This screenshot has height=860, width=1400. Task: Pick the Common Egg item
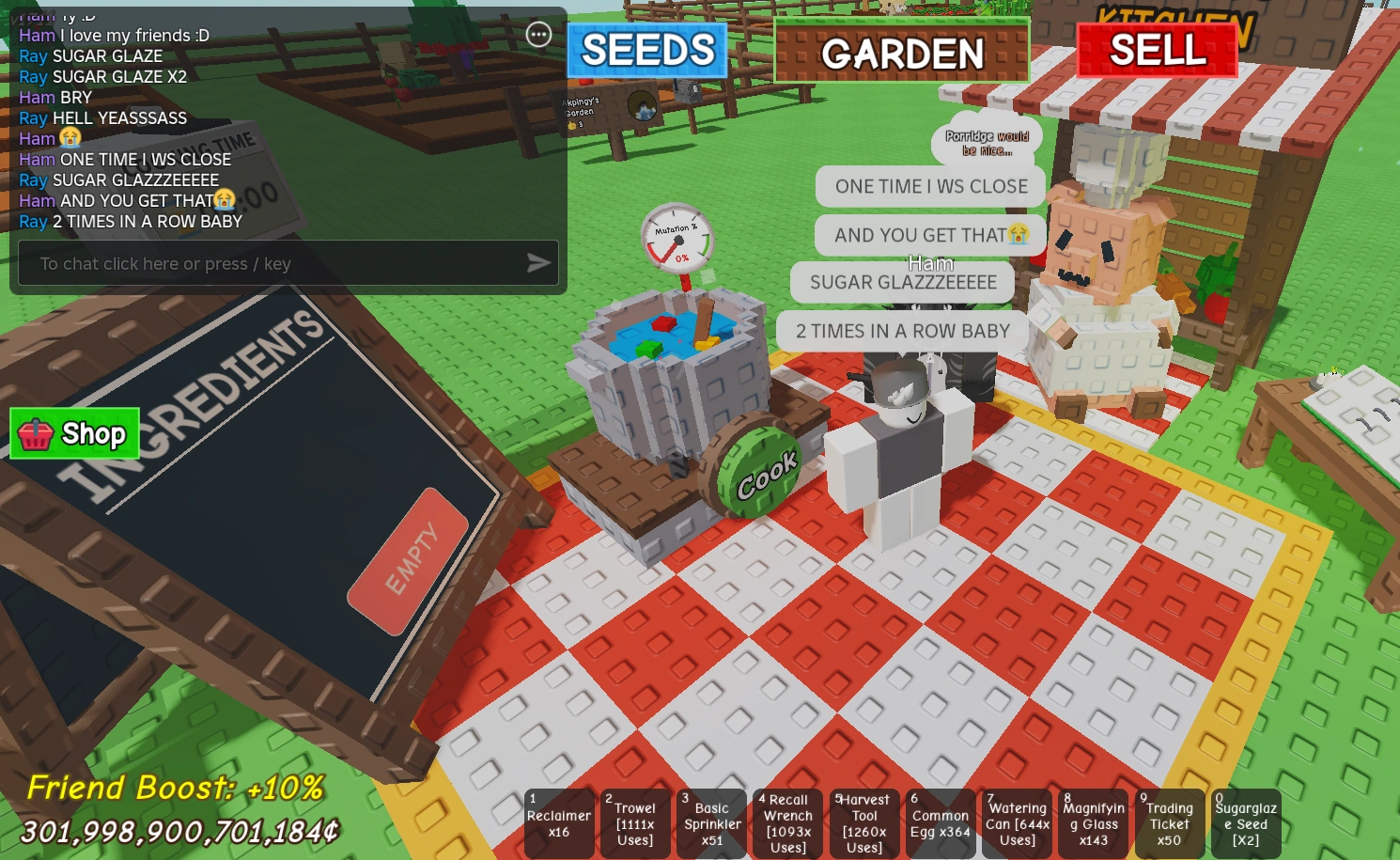point(940,822)
